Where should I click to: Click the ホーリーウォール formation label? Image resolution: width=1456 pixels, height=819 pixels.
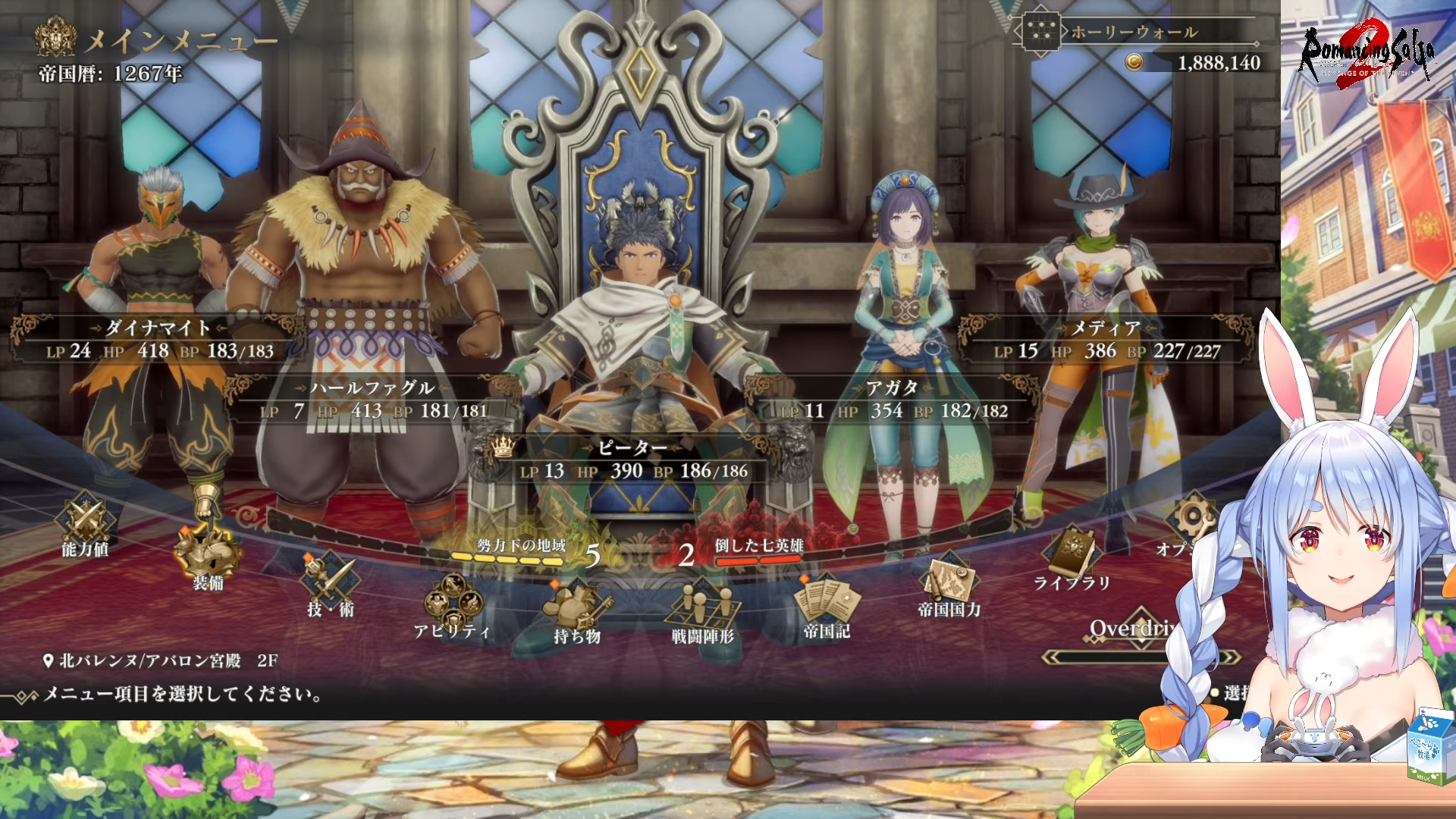1134,32
